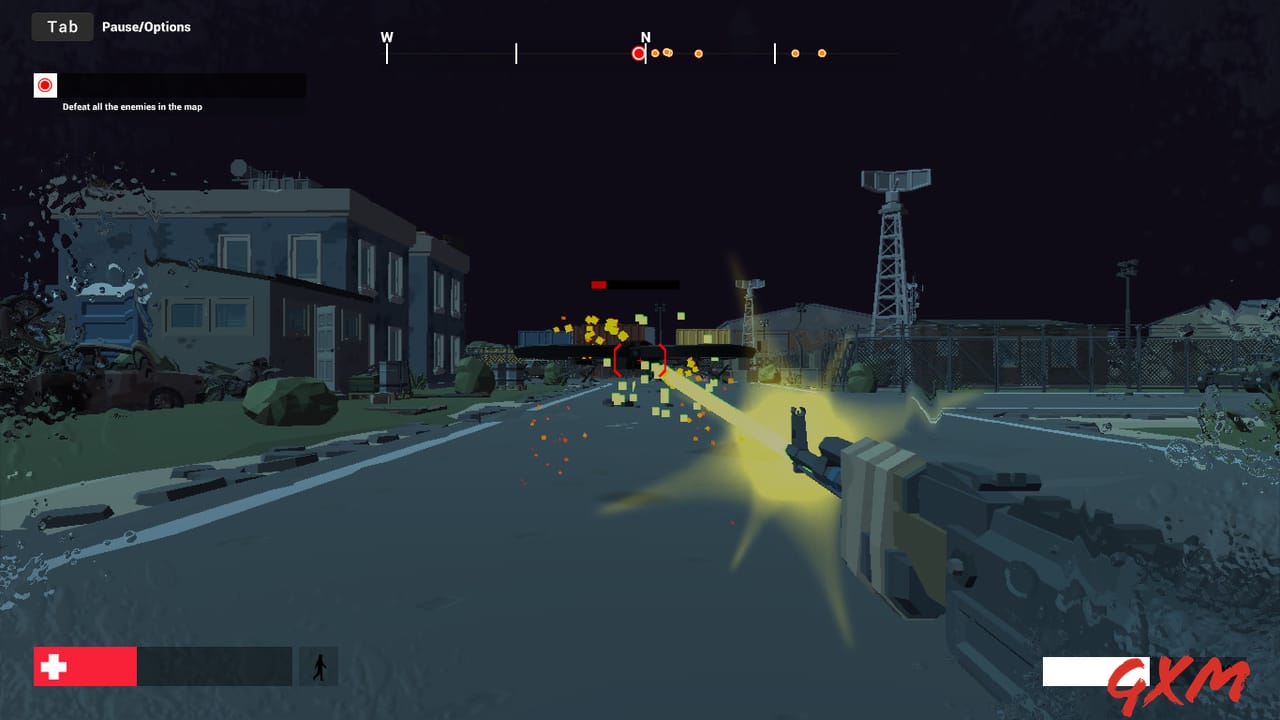Click the red circle marker on the compass
The image size is (1280, 720).
click(637, 52)
